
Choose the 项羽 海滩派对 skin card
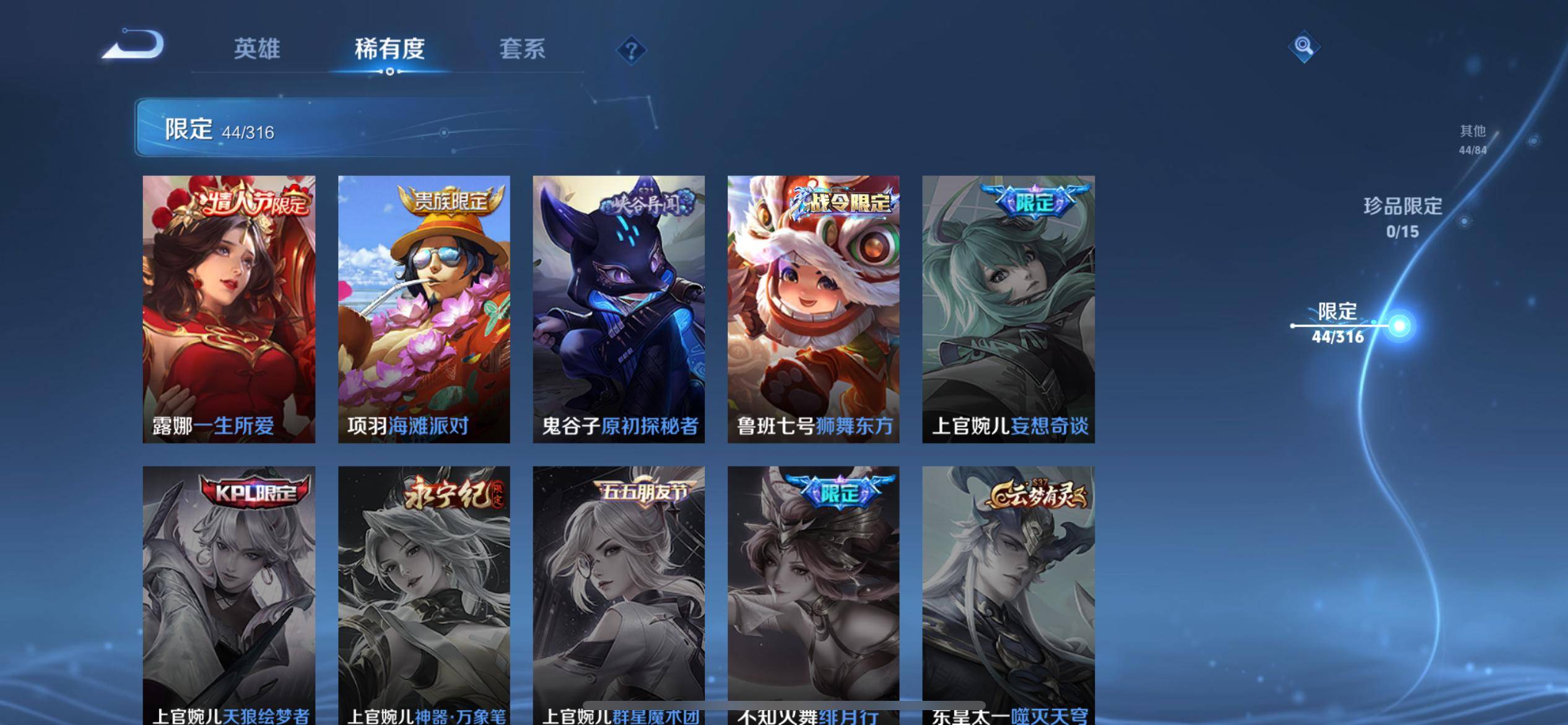[424, 309]
